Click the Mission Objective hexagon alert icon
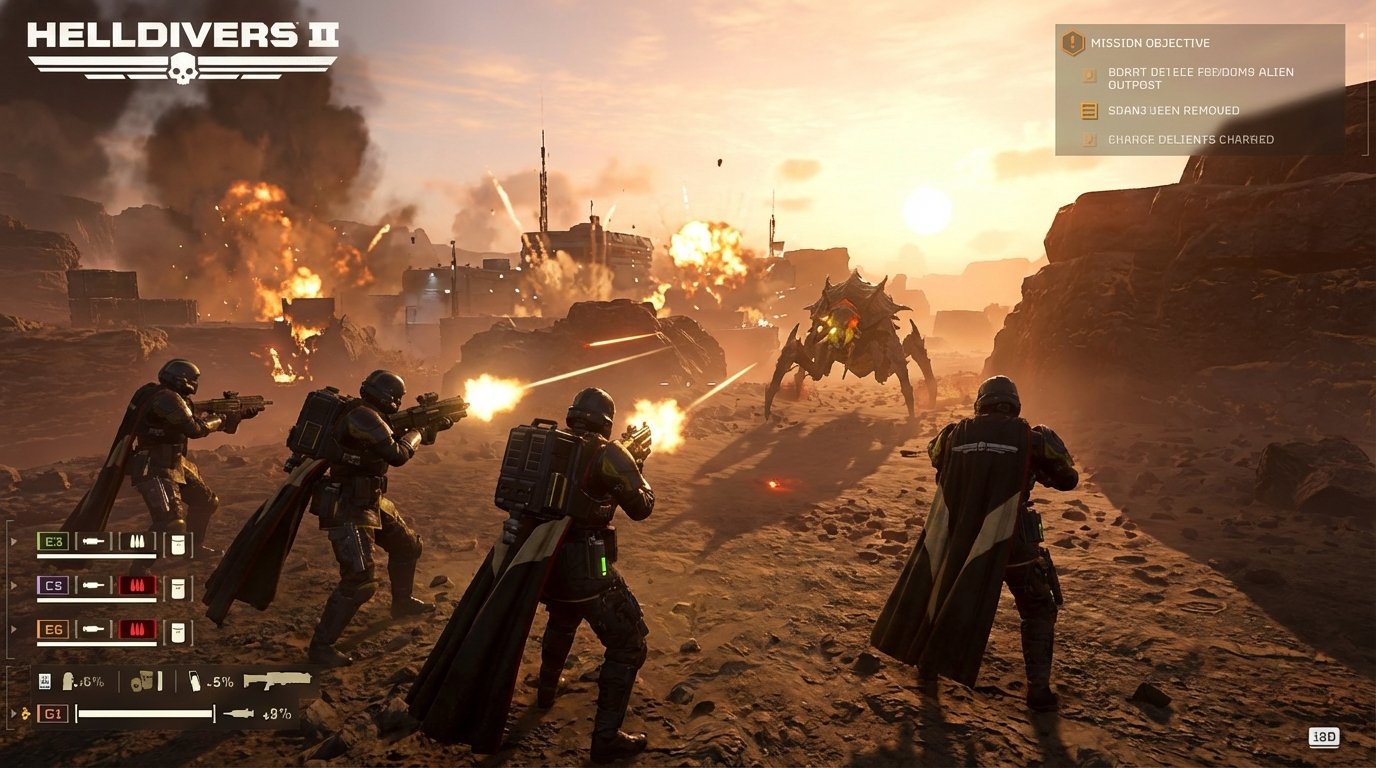 [x=1072, y=43]
